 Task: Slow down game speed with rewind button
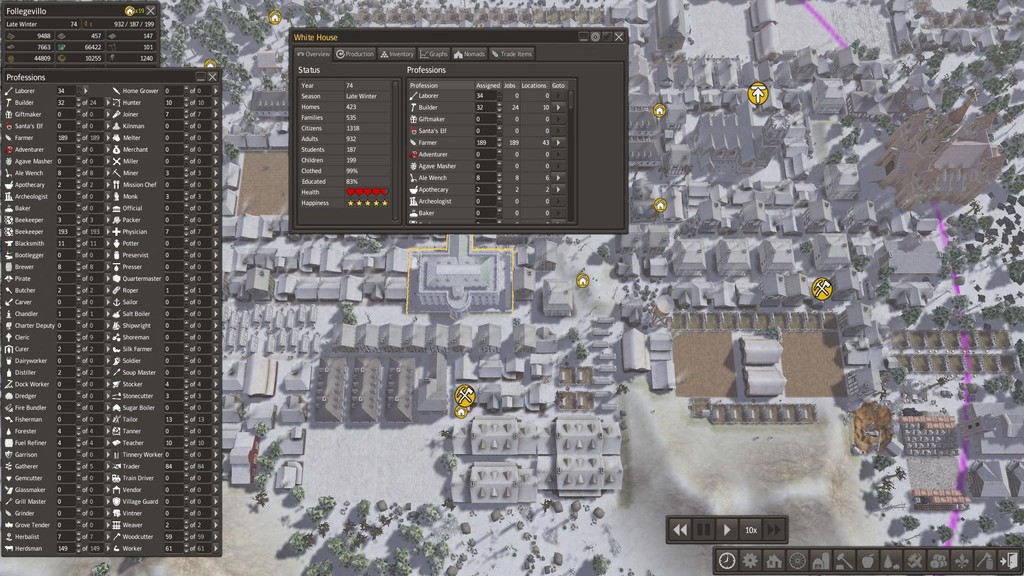pos(680,529)
